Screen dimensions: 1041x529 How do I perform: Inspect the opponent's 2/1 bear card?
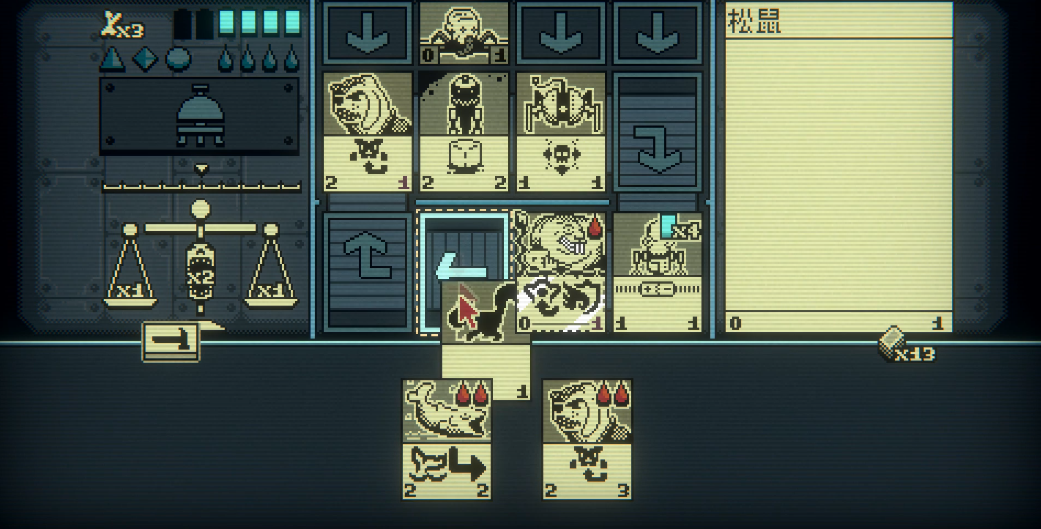coord(368,130)
